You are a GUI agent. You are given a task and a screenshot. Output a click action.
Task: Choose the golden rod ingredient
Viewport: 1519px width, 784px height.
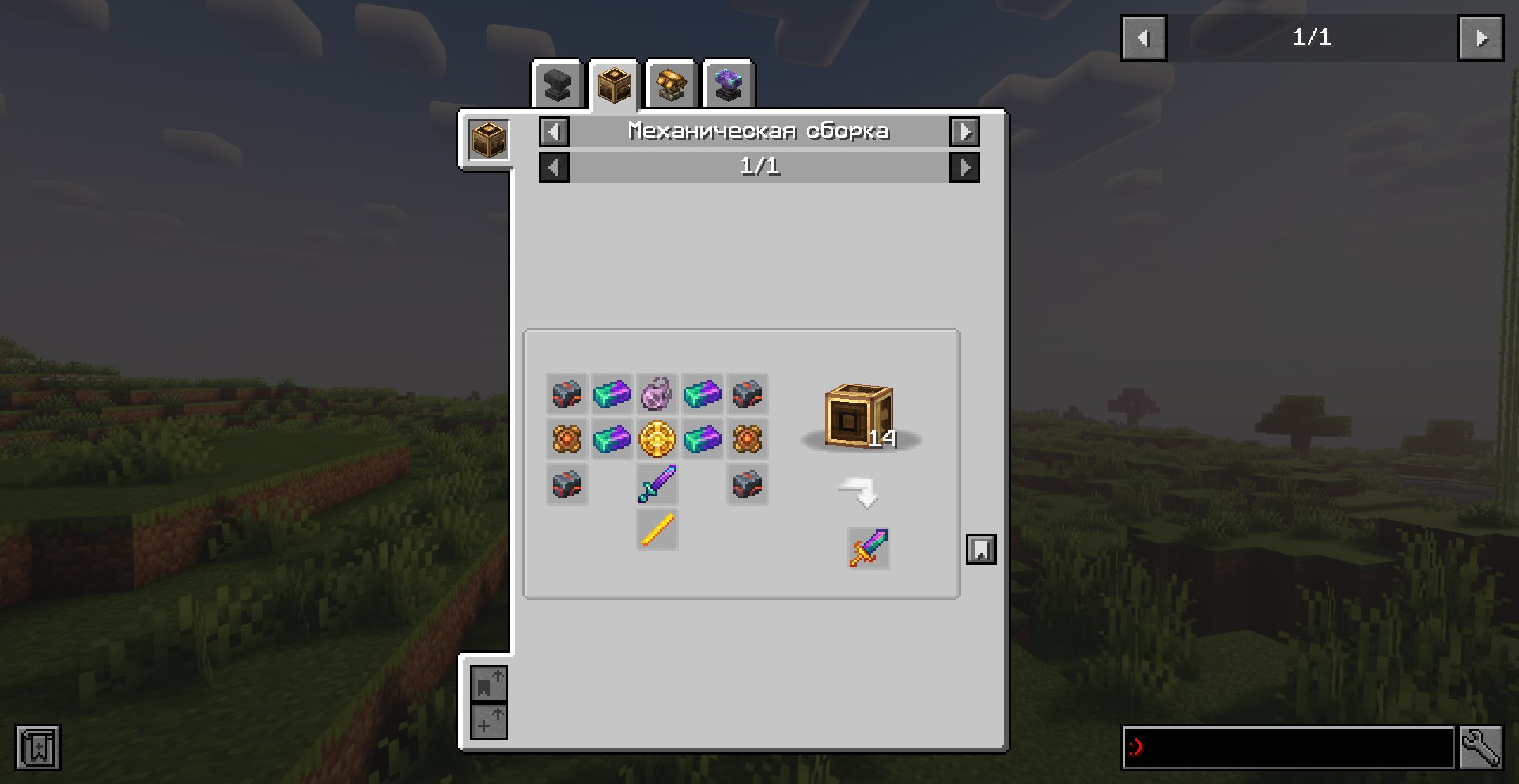pos(657,529)
